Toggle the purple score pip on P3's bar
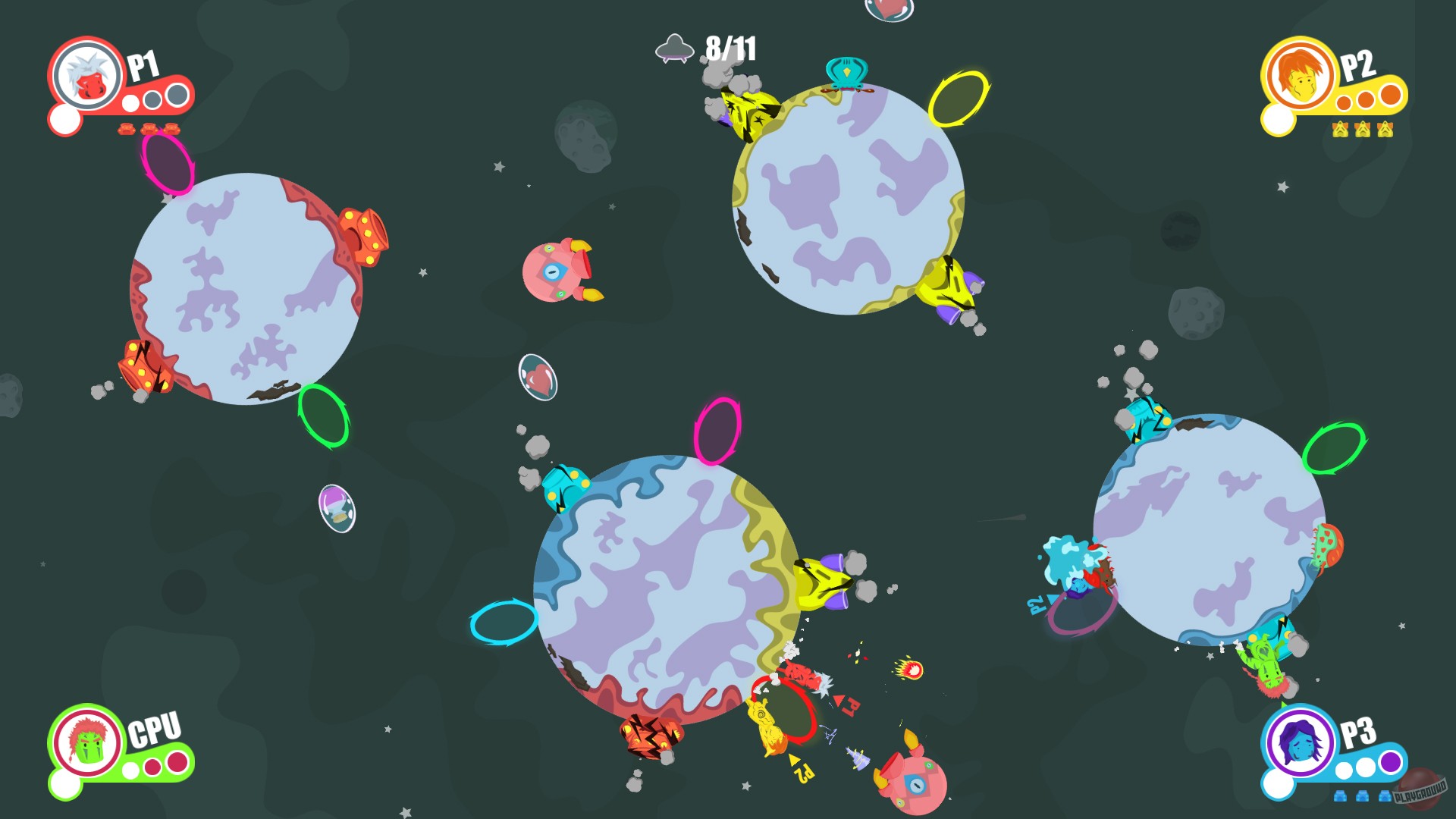Image resolution: width=1456 pixels, height=819 pixels. click(x=1390, y=762)
